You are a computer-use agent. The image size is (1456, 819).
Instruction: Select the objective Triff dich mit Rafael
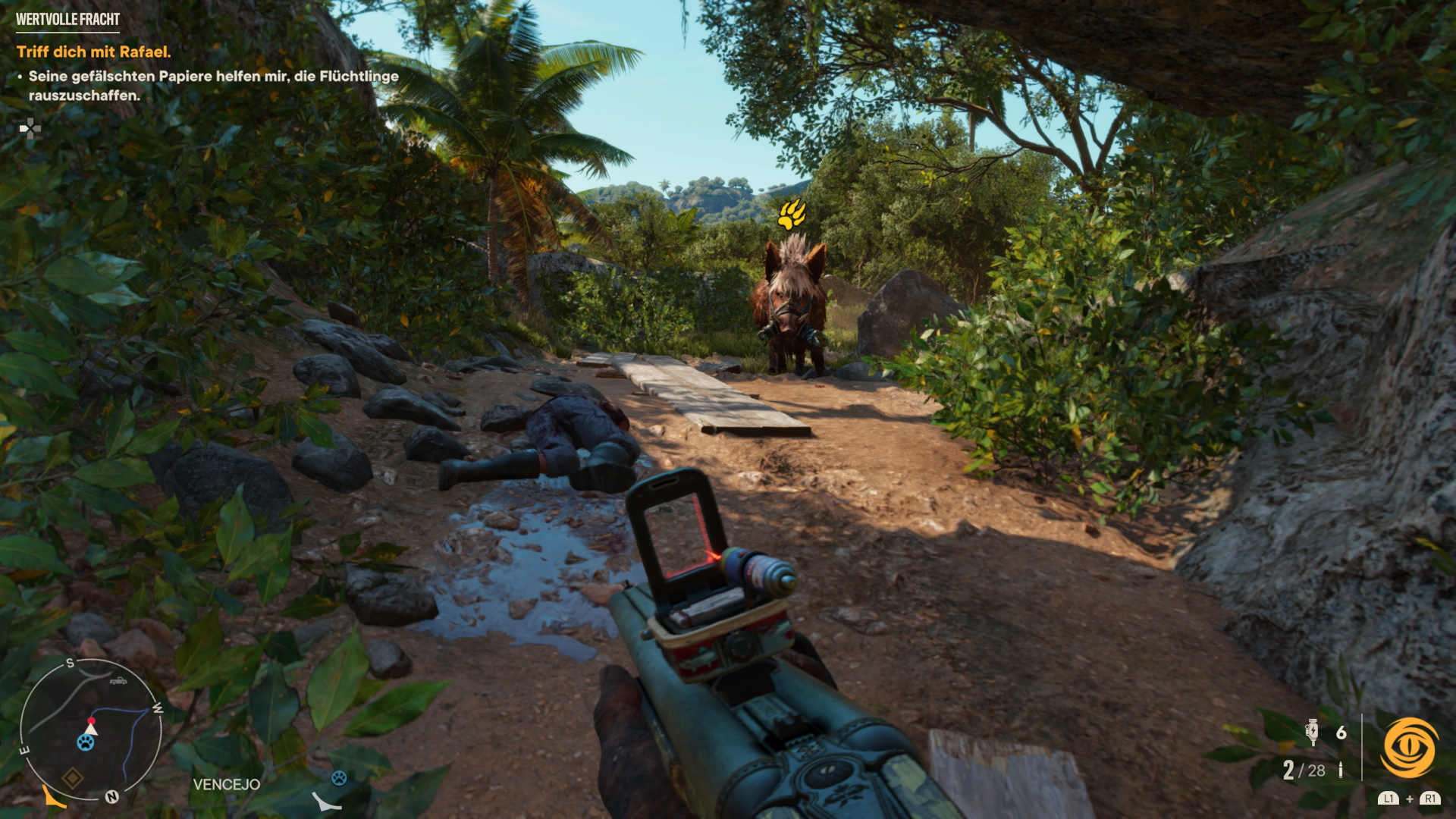pyautogui.click(x=94, y=52)
